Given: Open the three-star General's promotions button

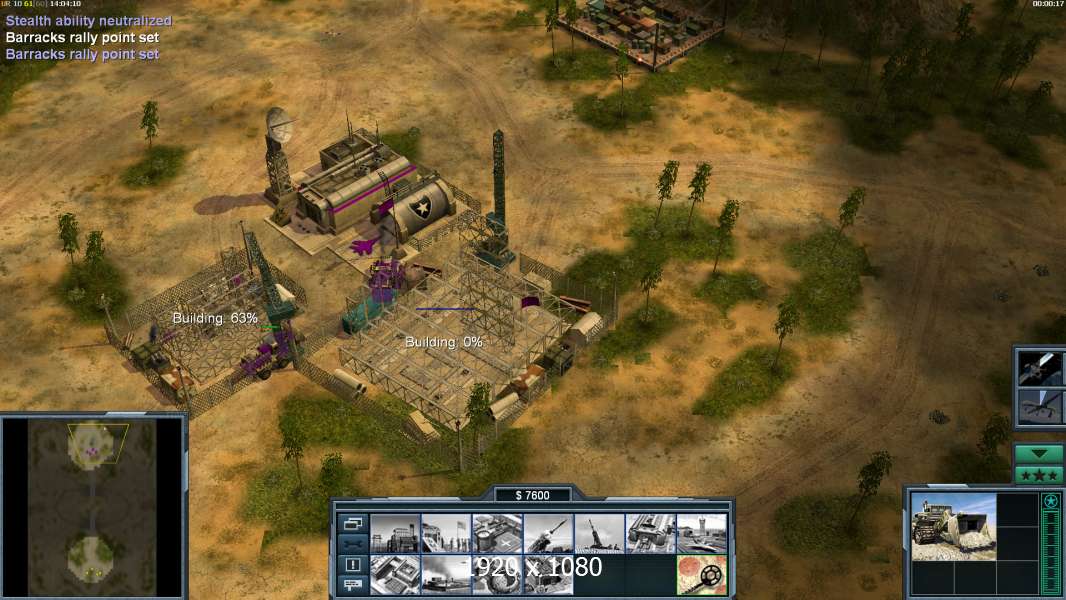Looking at the screenshot, I should click(1039, 475).
